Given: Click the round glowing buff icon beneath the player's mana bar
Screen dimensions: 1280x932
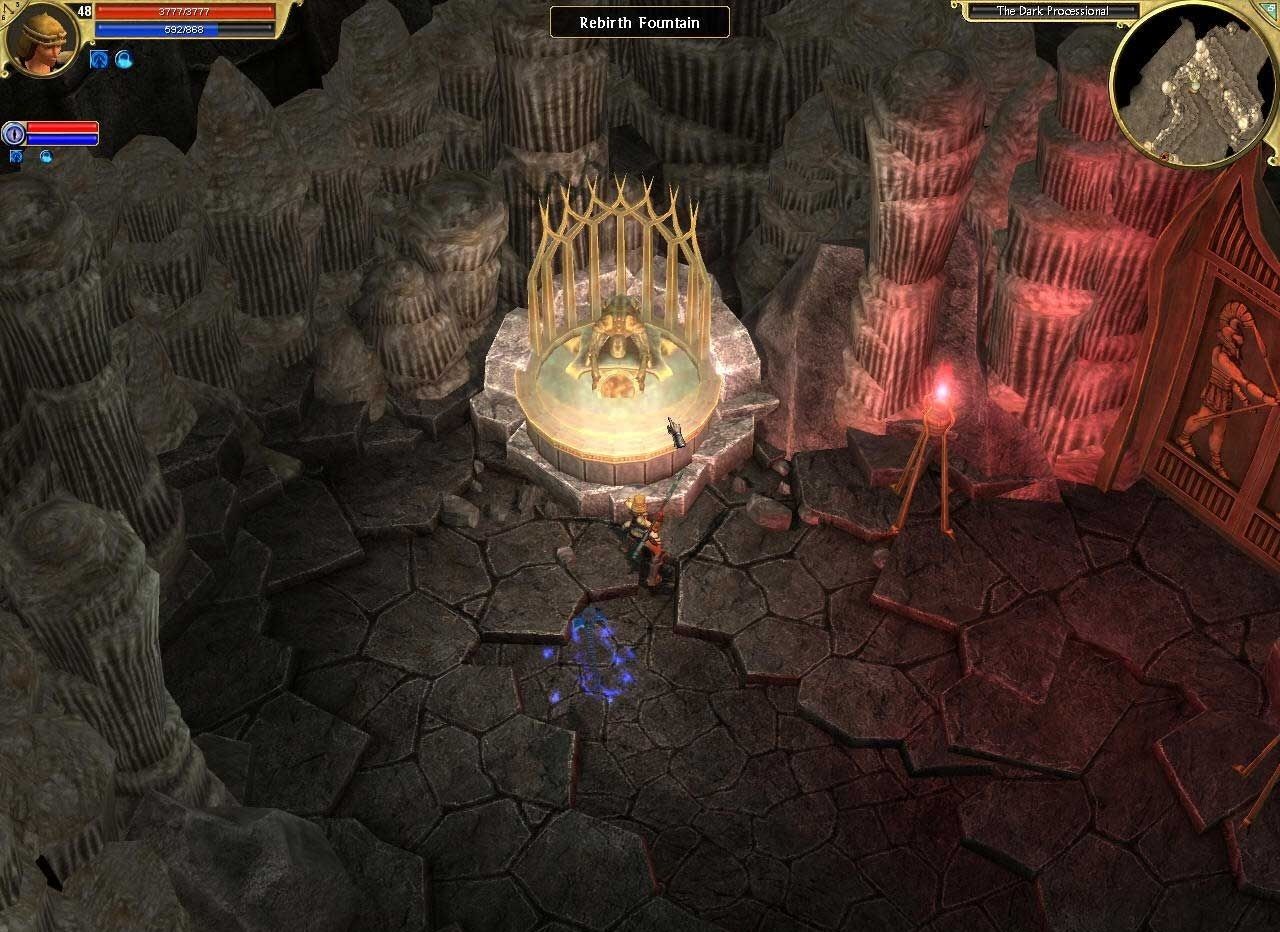Looking at the screenshot, I should [122, 59].
